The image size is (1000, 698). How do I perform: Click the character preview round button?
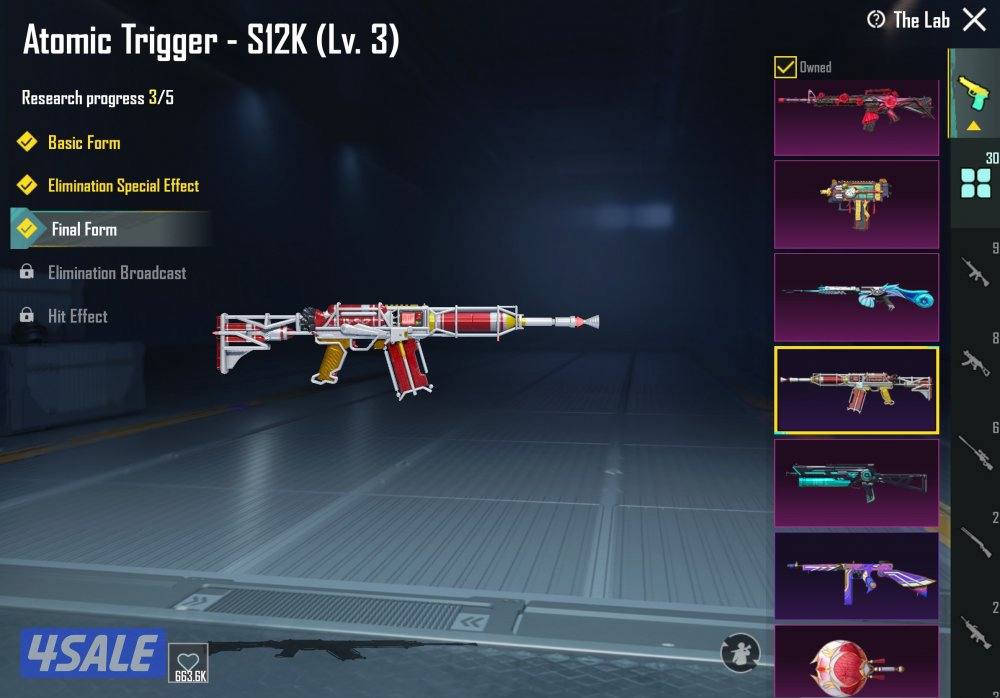click(x=740, y=653)
